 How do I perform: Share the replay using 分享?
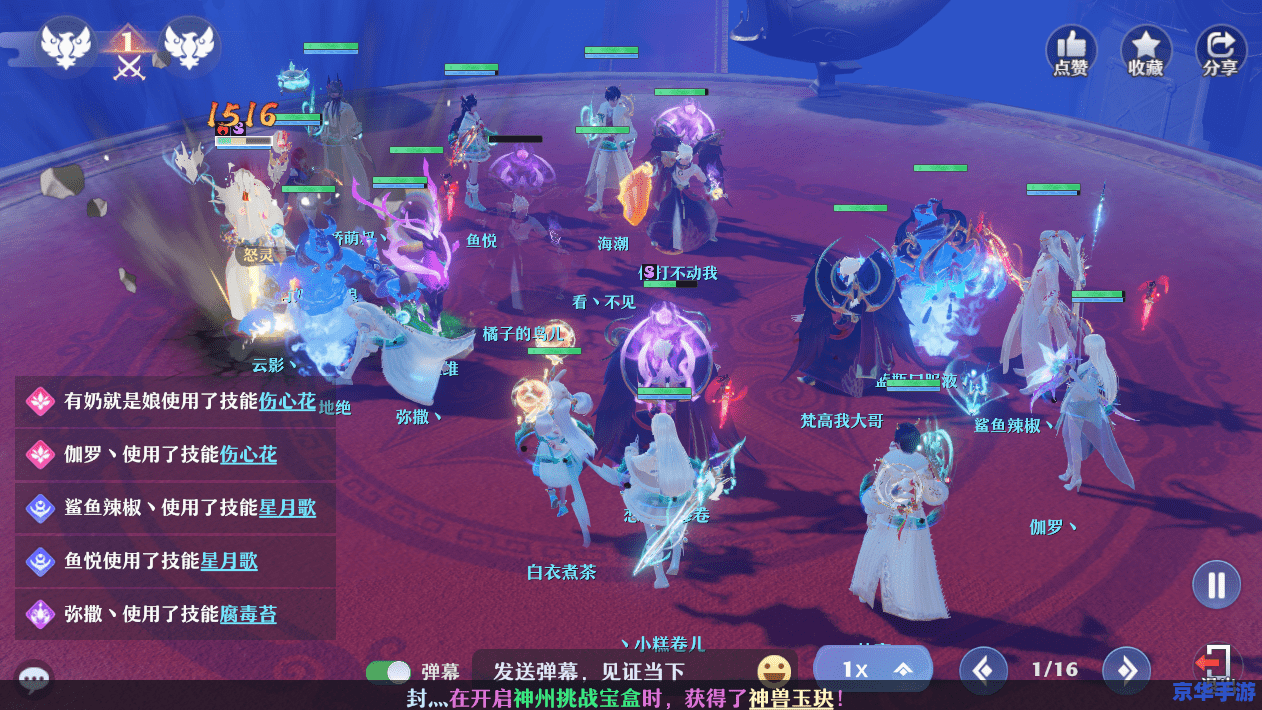pyautogui.click(x=1221, y=51)
